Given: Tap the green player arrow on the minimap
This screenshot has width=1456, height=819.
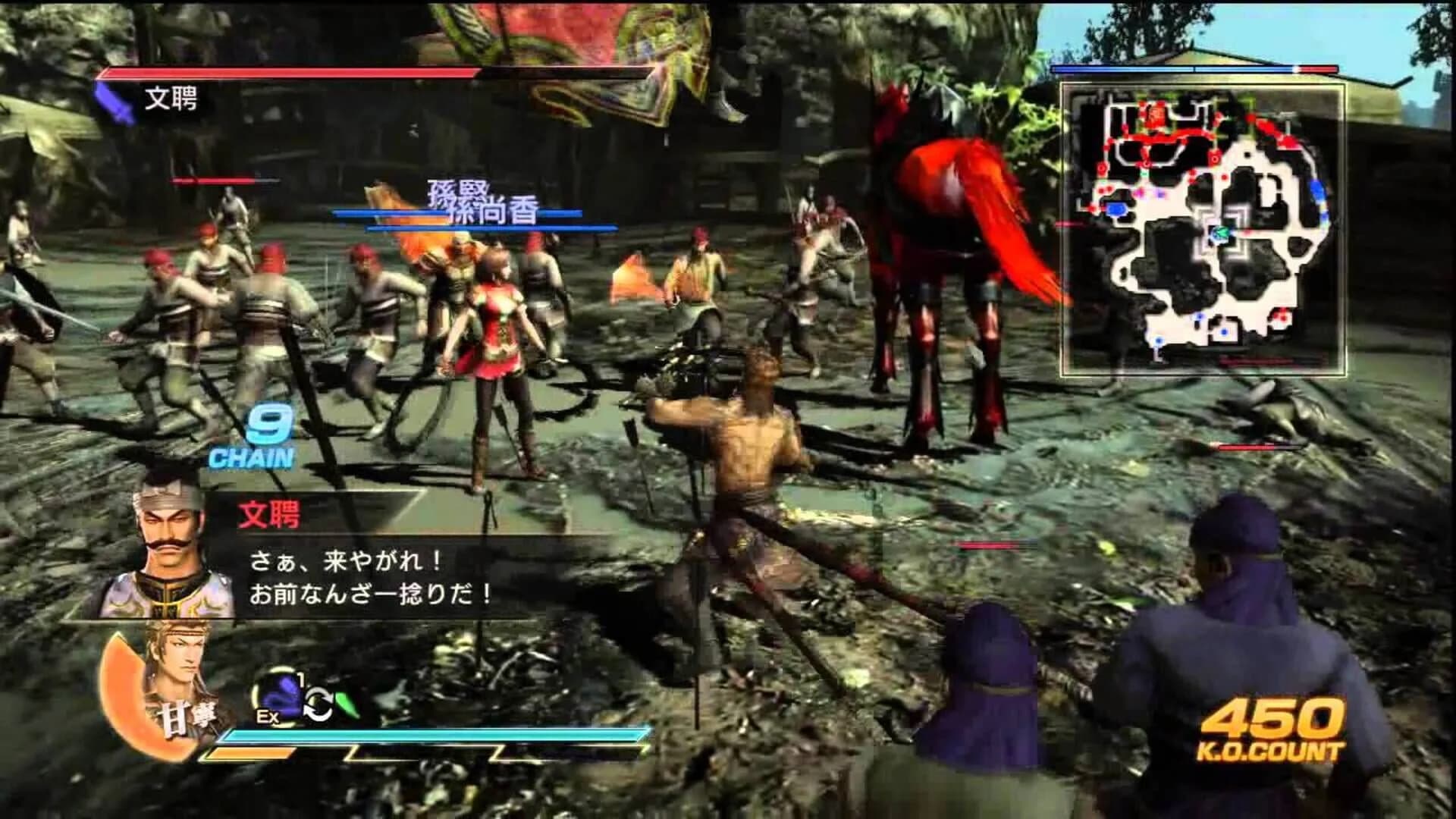Looking at the screenshot, I should click(1221, 232).
